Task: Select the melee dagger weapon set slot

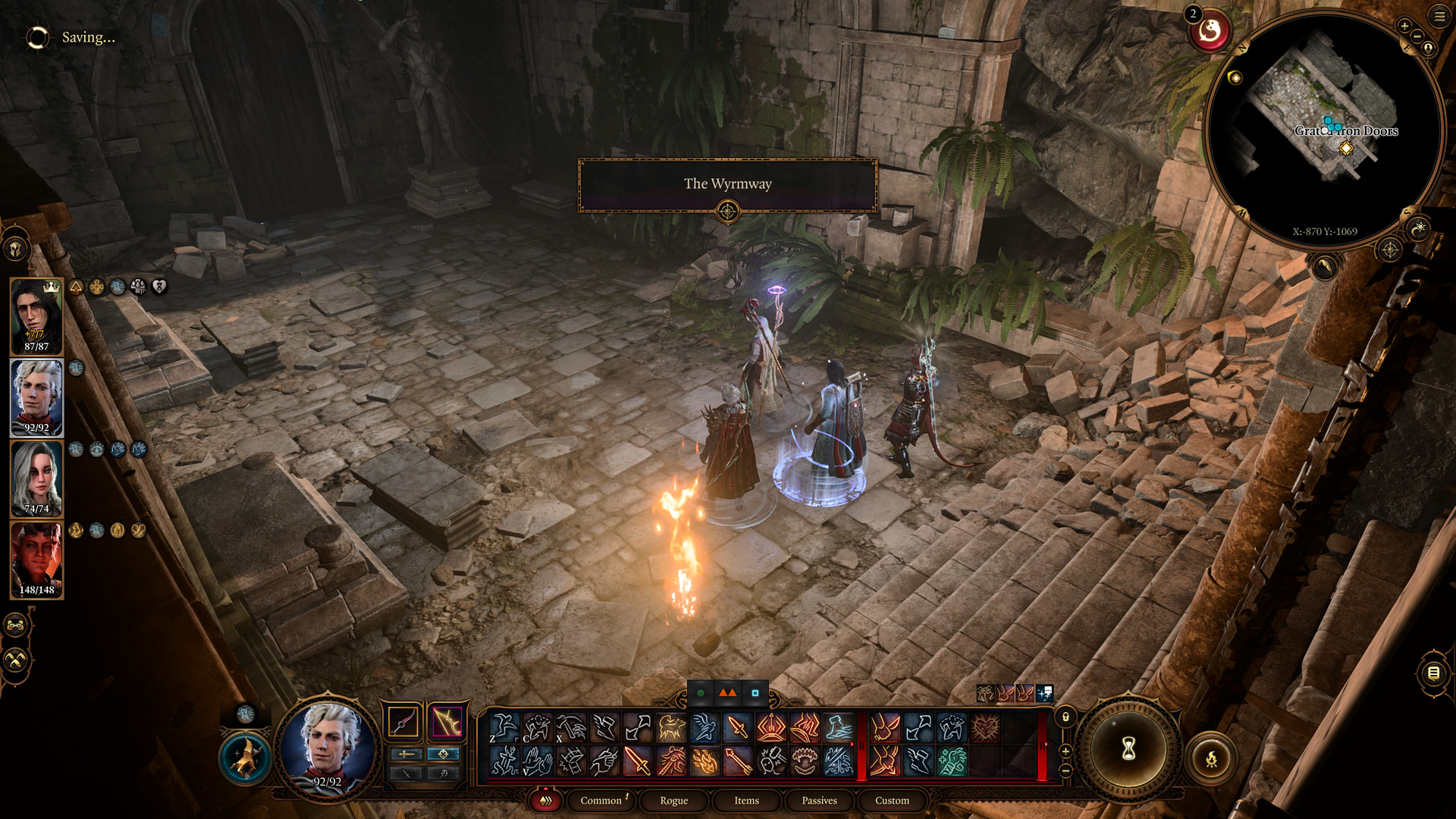Action: [403, 722]
